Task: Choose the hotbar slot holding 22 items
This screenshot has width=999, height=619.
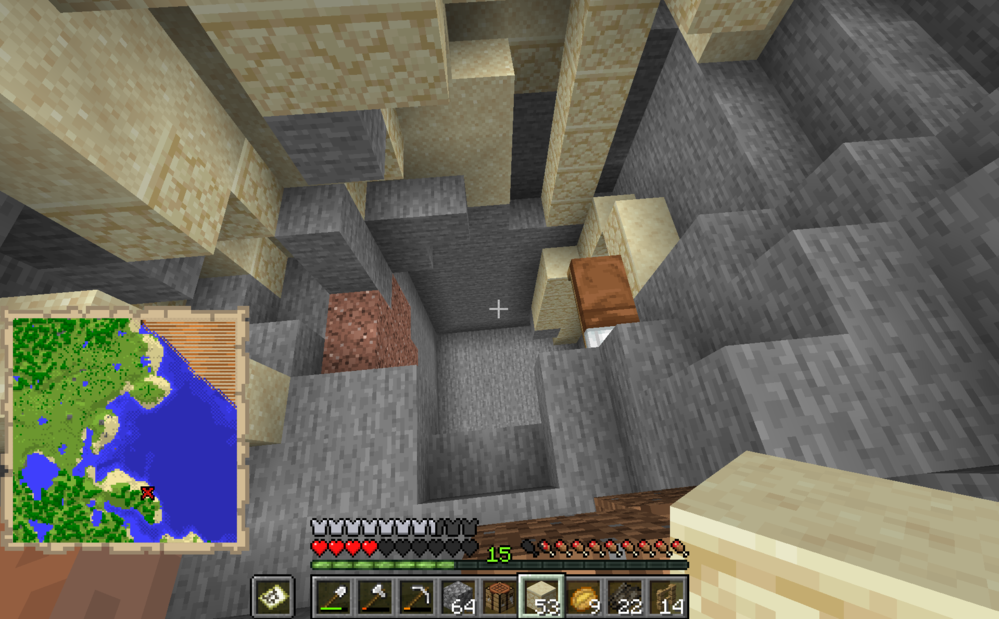Action: click(623, 597)
